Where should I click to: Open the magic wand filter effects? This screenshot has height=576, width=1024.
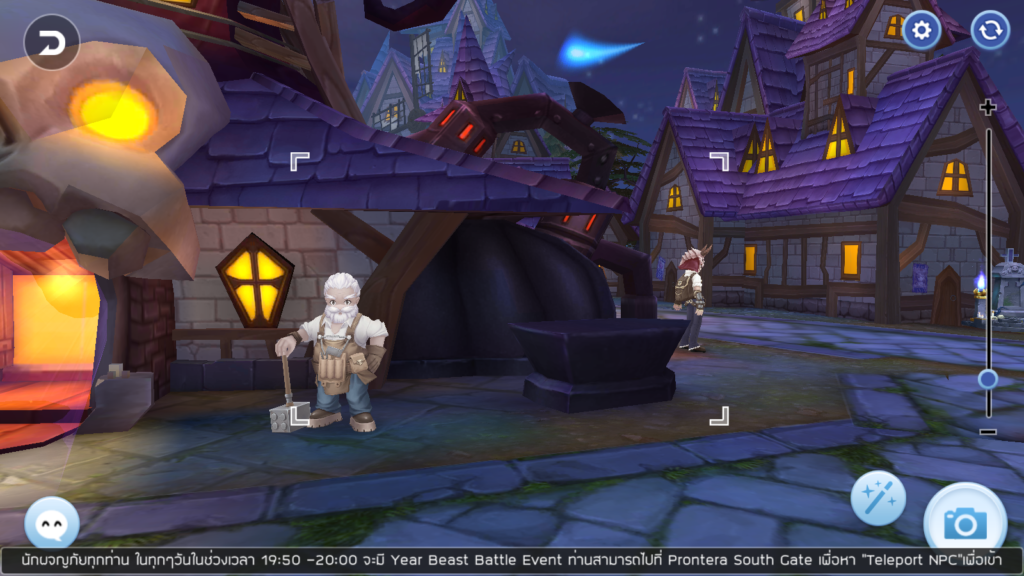[x=878, y=498]
